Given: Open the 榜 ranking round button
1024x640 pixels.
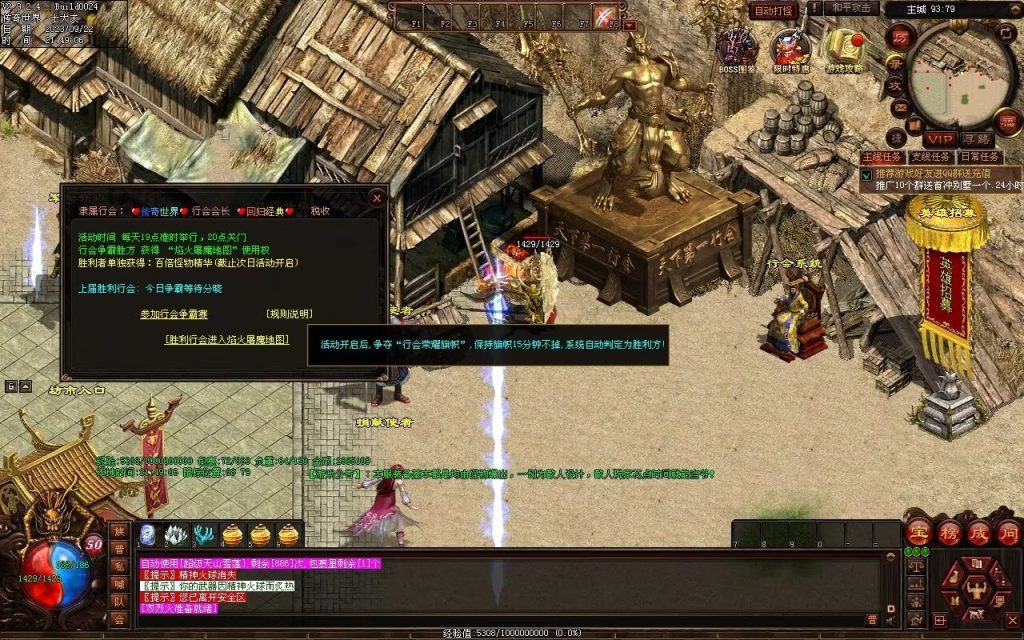Looking at the screenshot, I should 949,532.
